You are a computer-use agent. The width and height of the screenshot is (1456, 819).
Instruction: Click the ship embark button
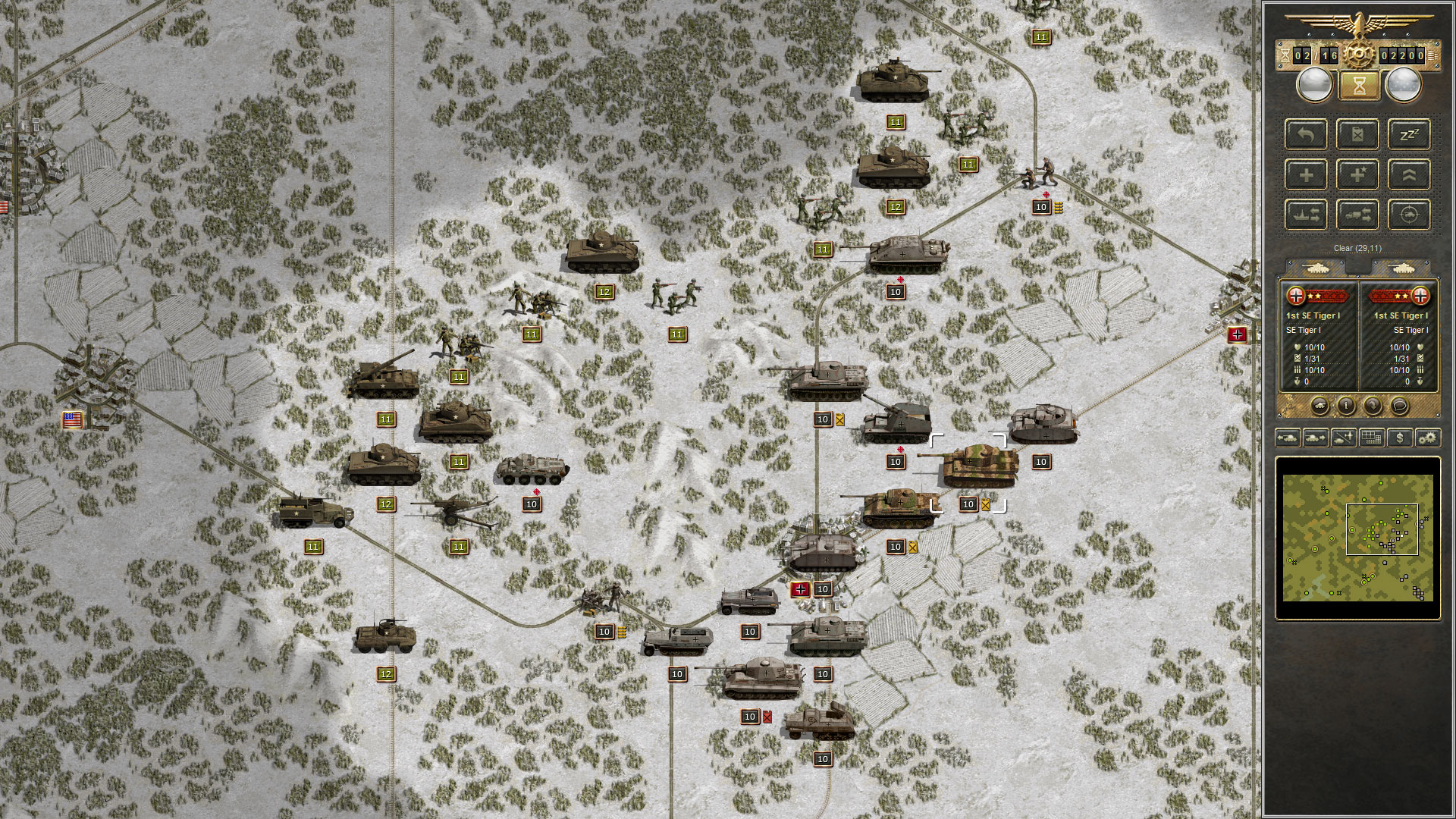(x=1306, y=215)
